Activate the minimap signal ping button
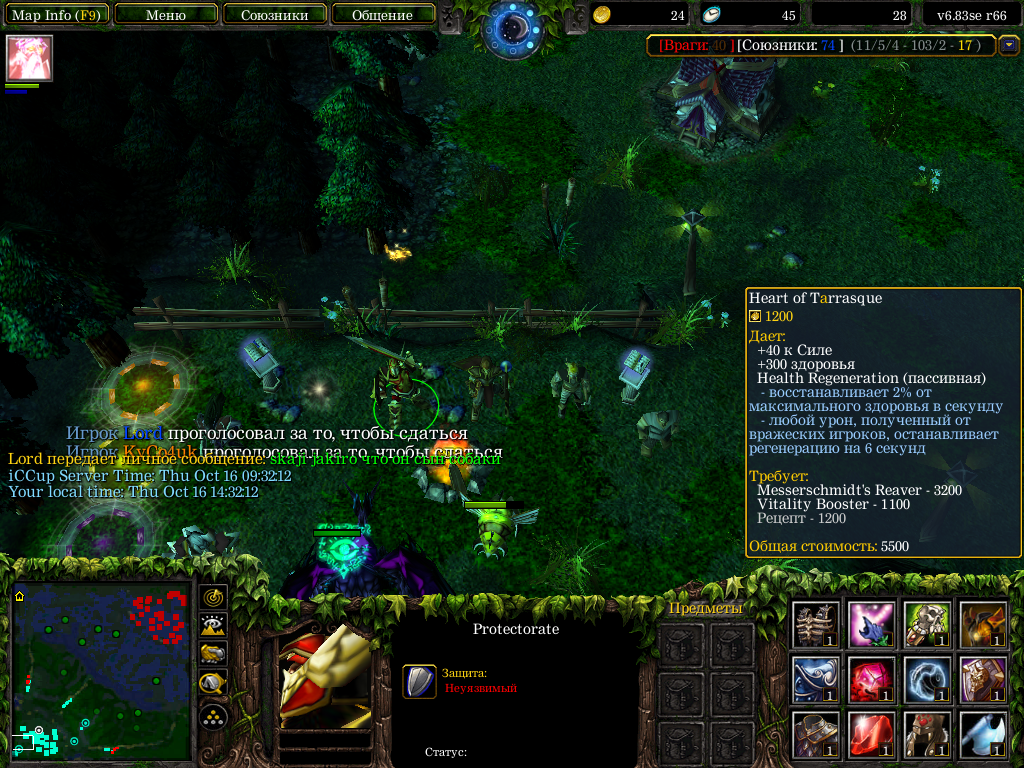1024x768 pixels. 213,597
